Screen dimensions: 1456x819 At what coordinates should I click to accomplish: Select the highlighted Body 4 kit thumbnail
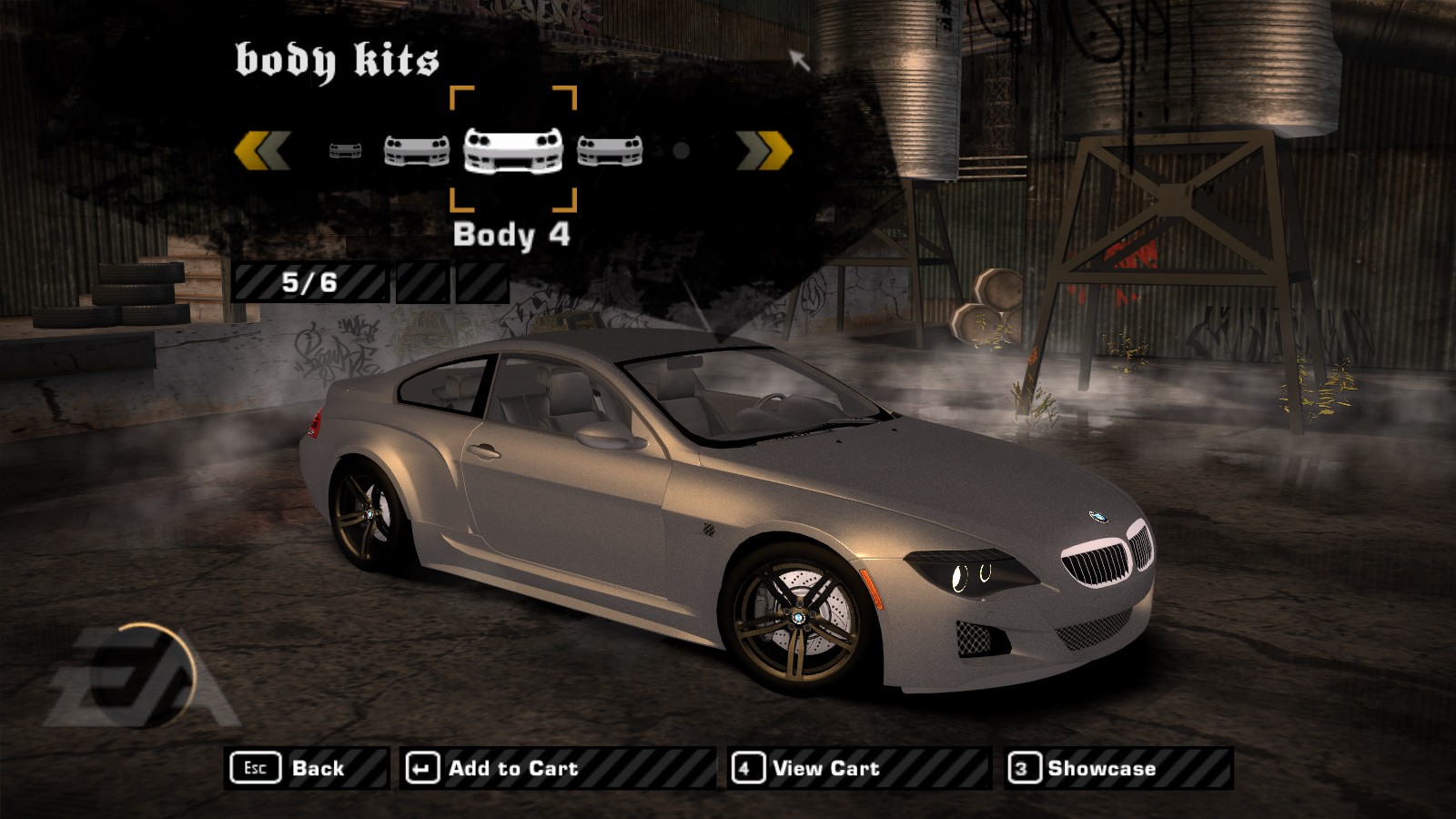pyautogui.click(x=513, y=149)
